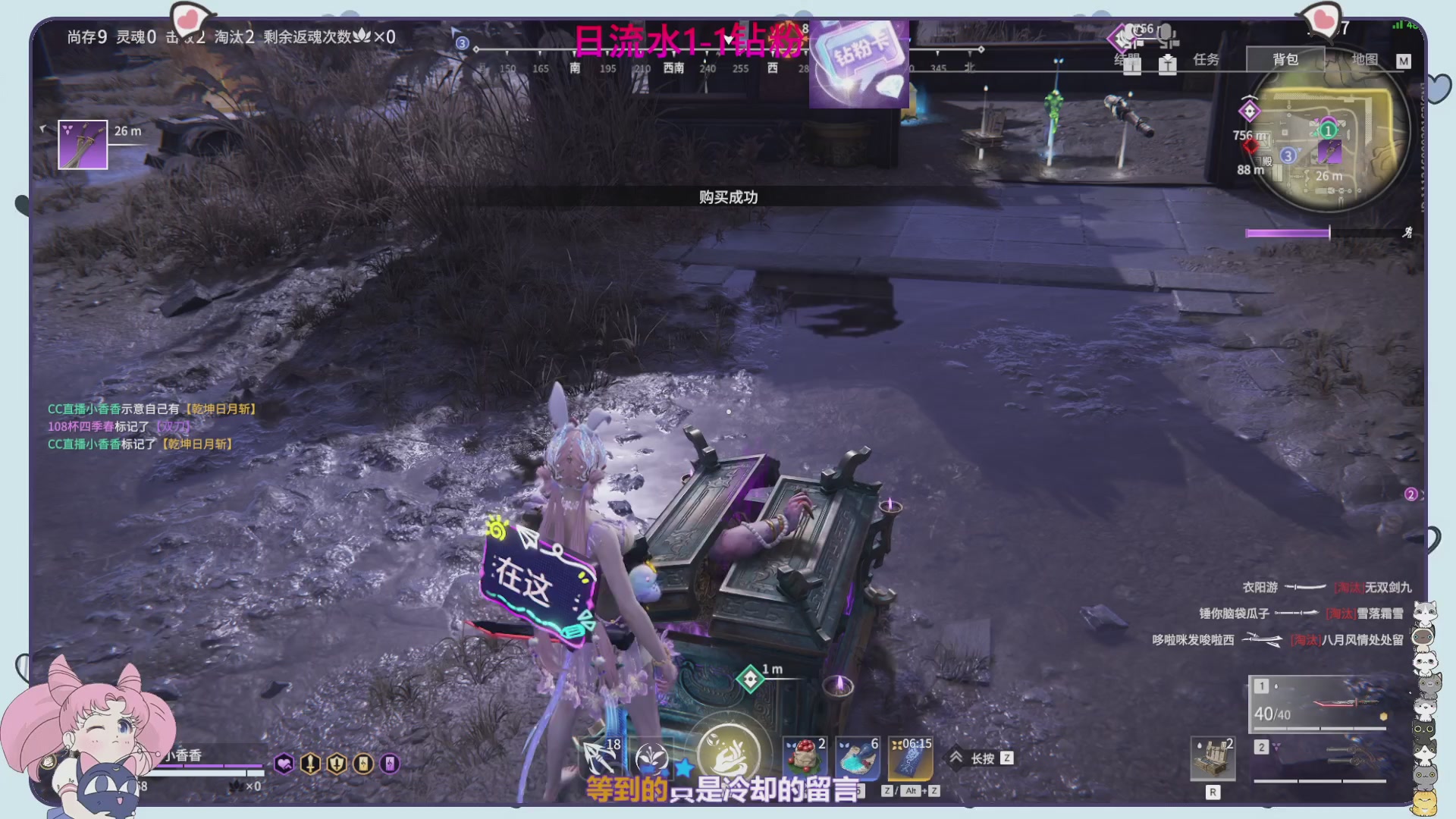Click the 钻粉卡 card icon at top center

click(x=859, y=64)
